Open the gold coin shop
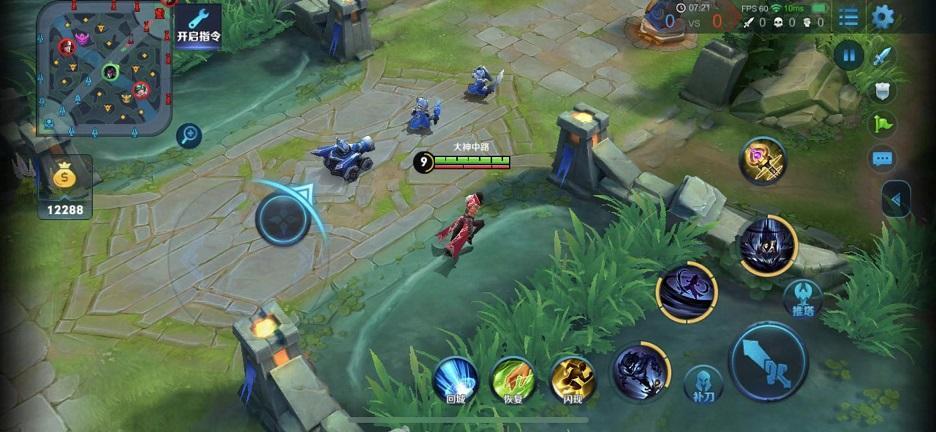 coord(65,187)
